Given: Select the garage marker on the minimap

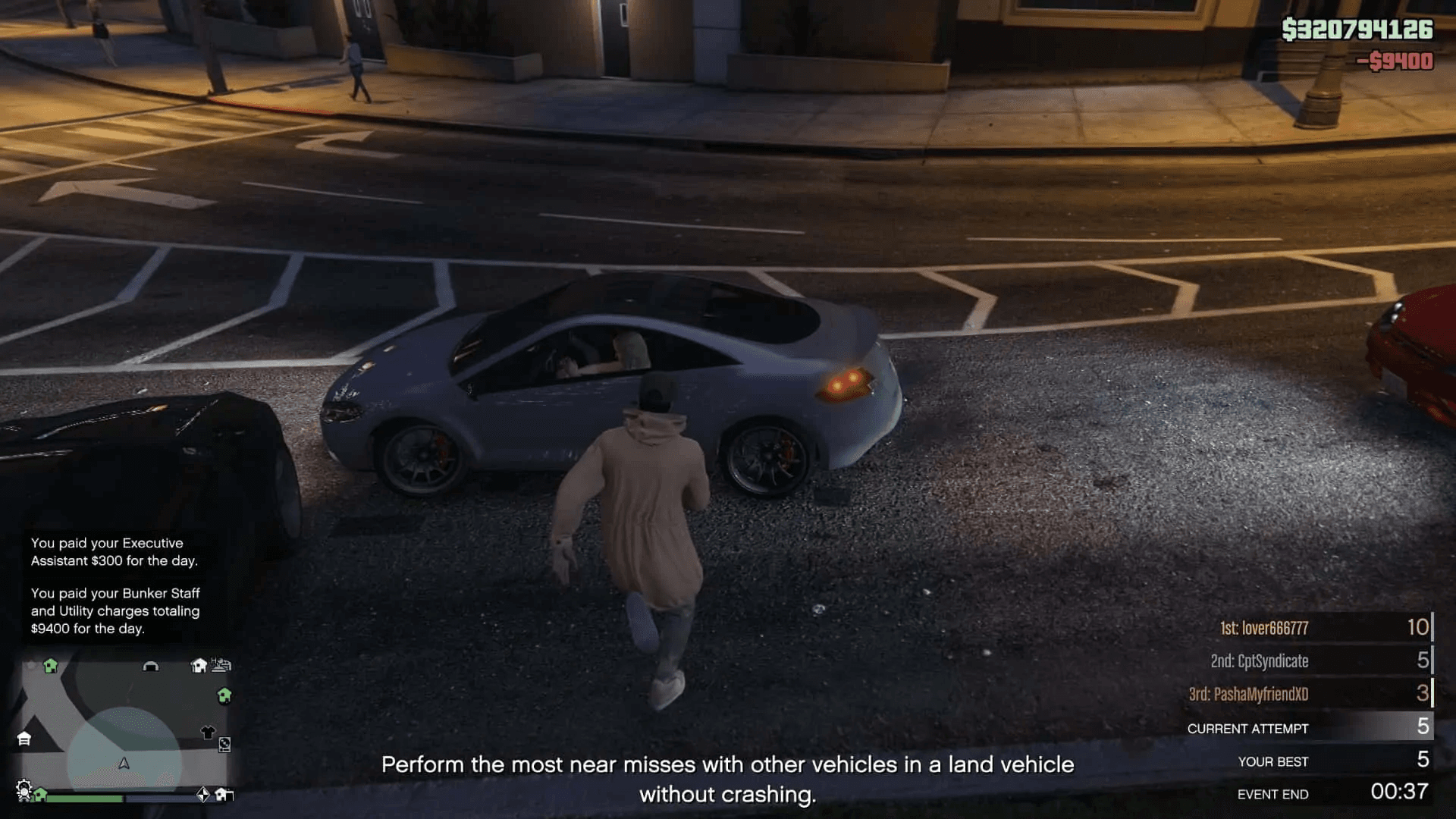Looking at the screenshot, I should pos(24,739).
